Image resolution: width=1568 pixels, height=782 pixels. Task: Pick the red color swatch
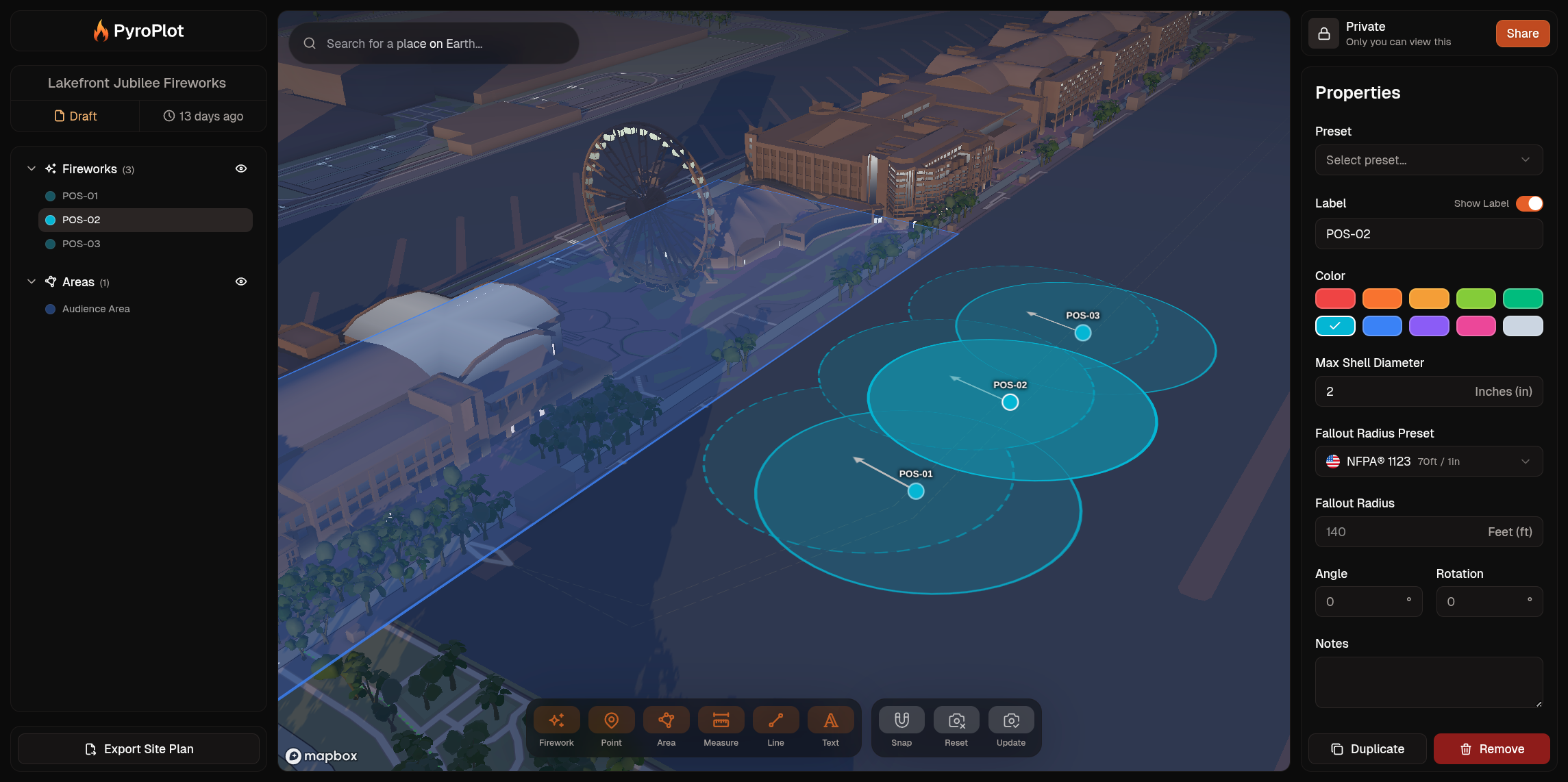point(1334,299)
